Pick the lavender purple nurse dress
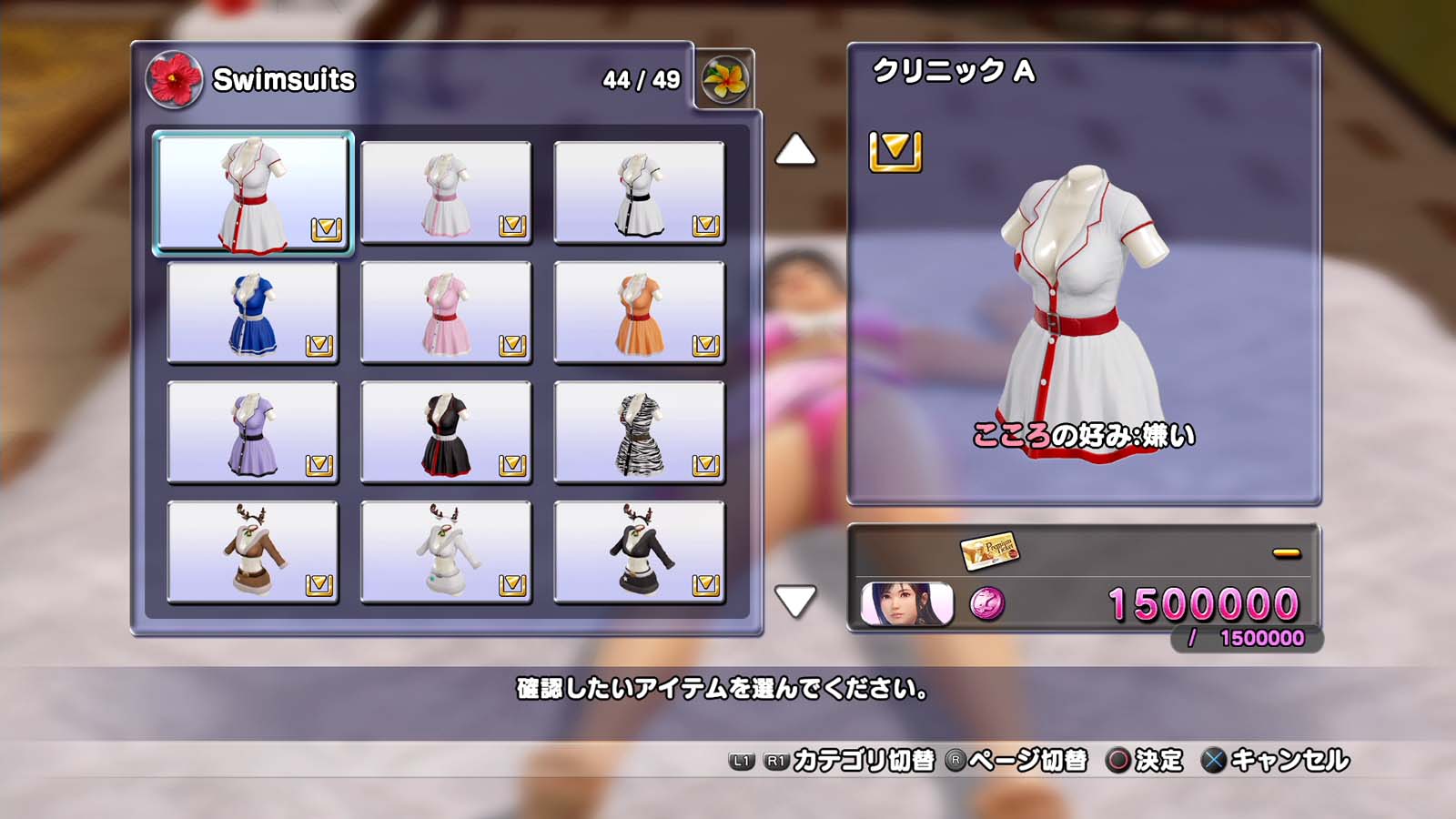Viewport: 1456px width, 819px height. [x=253, y=433]
